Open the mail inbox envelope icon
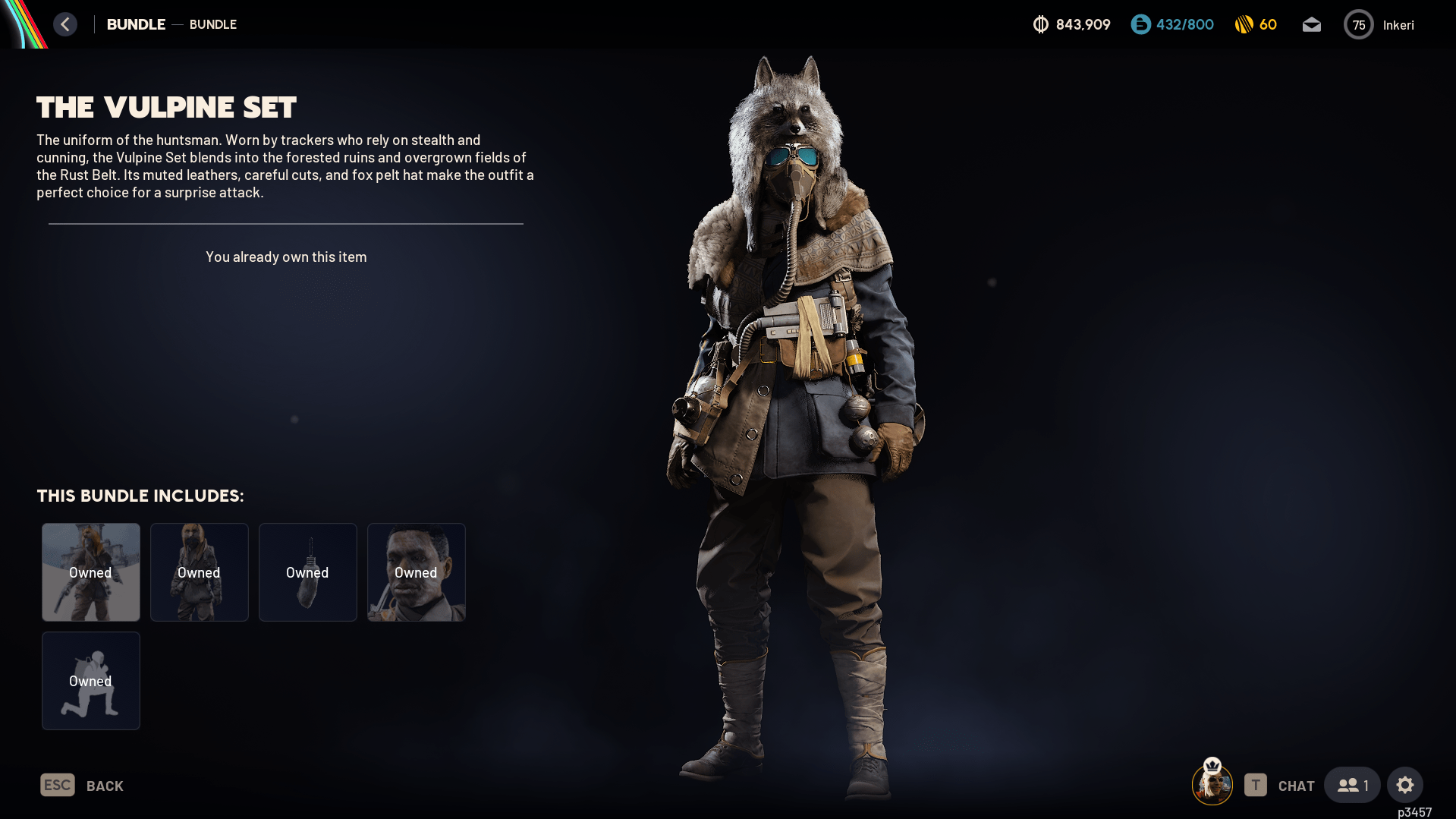The height and width of the screenshot is (819, 1456). click(1311, 25)
